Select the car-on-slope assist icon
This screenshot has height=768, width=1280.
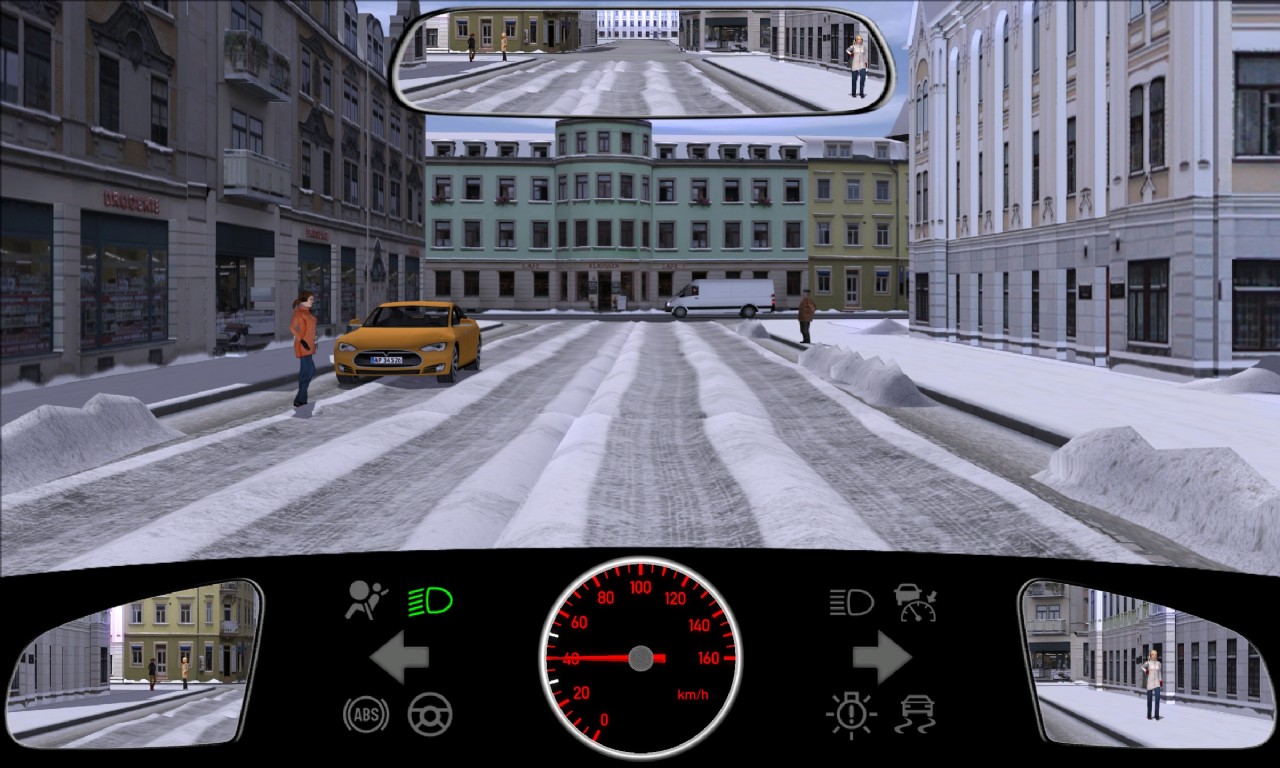pos(915,602)
